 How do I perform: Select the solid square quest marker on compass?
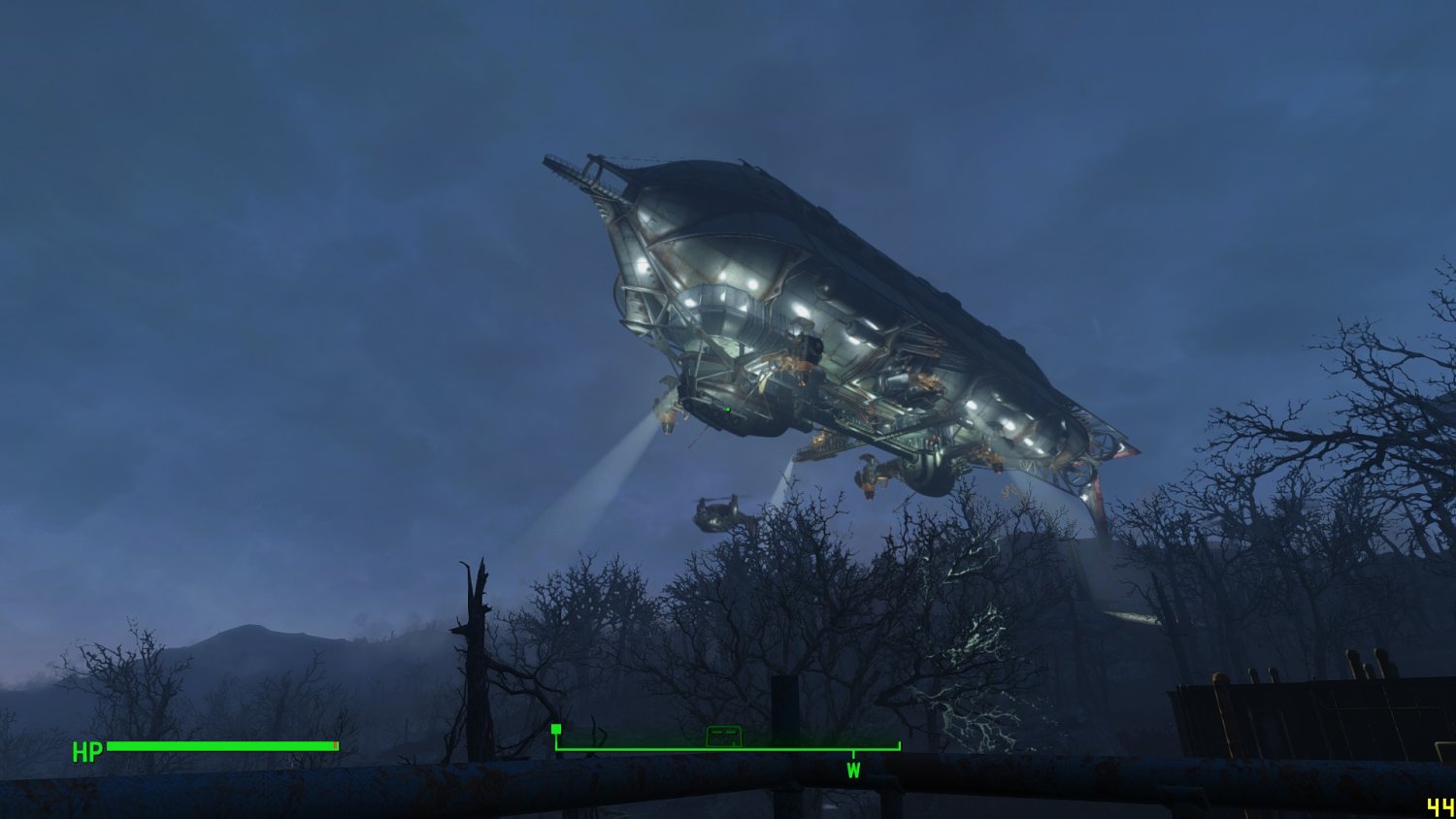click(556, 729)
